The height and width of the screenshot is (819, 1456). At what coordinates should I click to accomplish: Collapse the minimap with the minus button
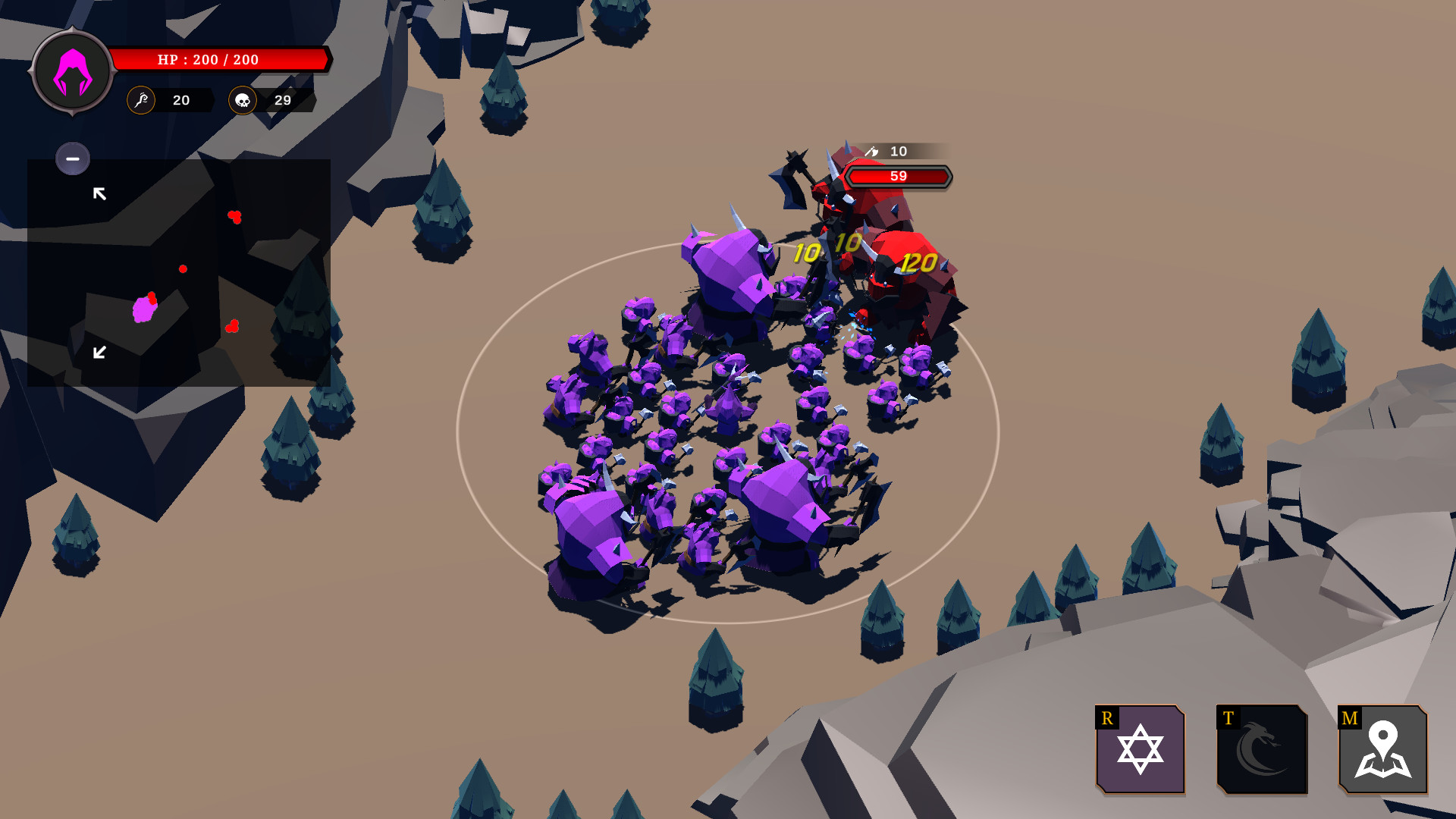(x=73, y=158)
